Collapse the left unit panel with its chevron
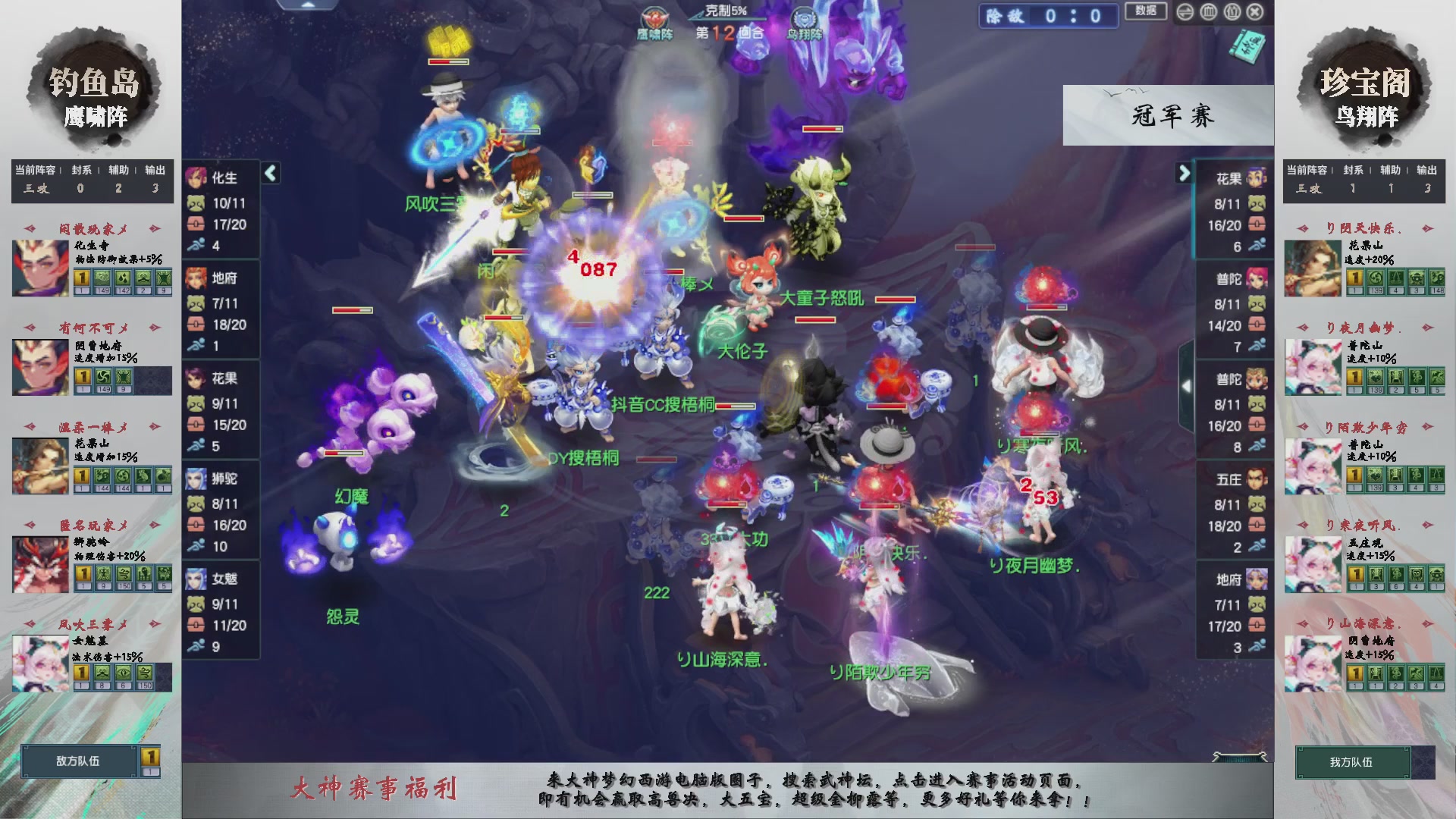The image size is (1456, 819). point(269,174)
